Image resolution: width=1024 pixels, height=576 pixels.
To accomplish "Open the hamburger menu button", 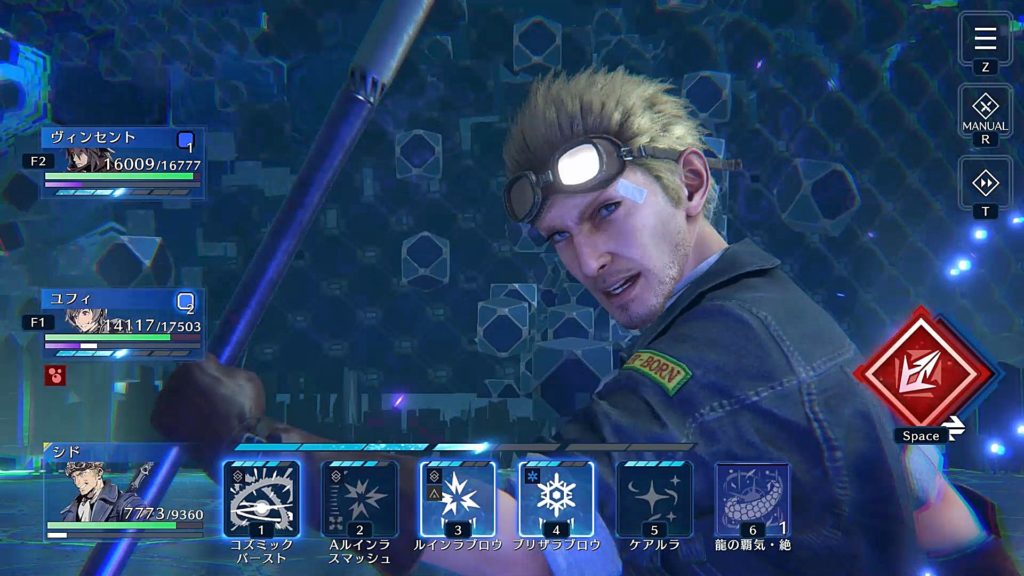I will coord(985,38).
